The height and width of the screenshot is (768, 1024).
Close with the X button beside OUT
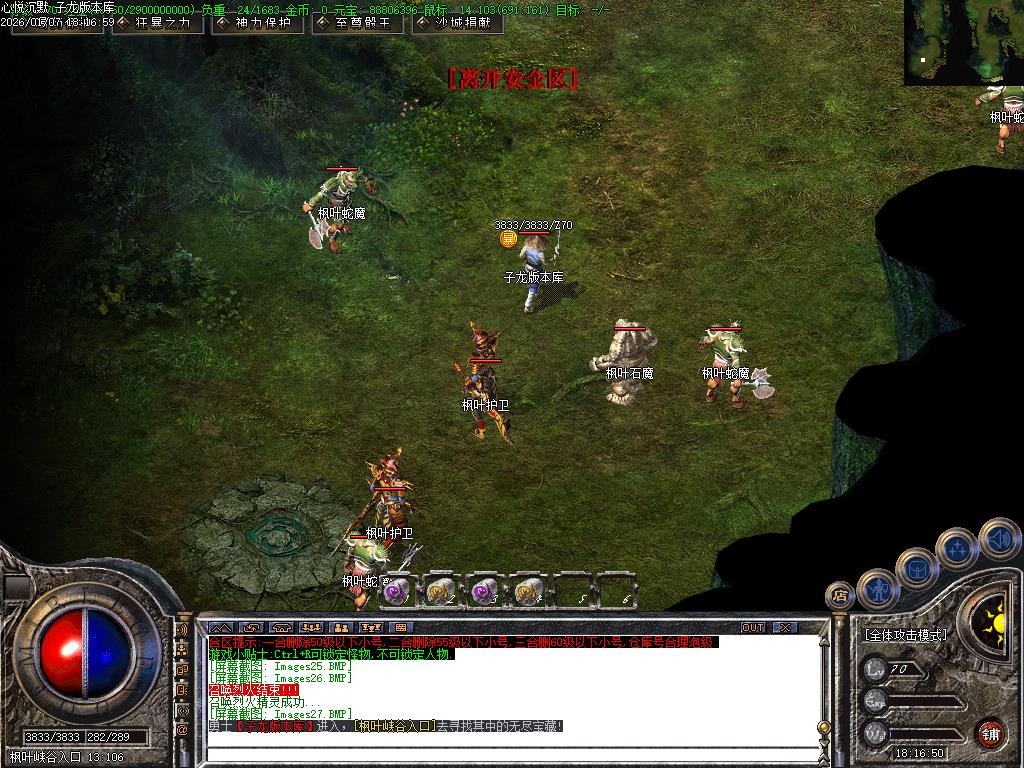tap(785, 628)
